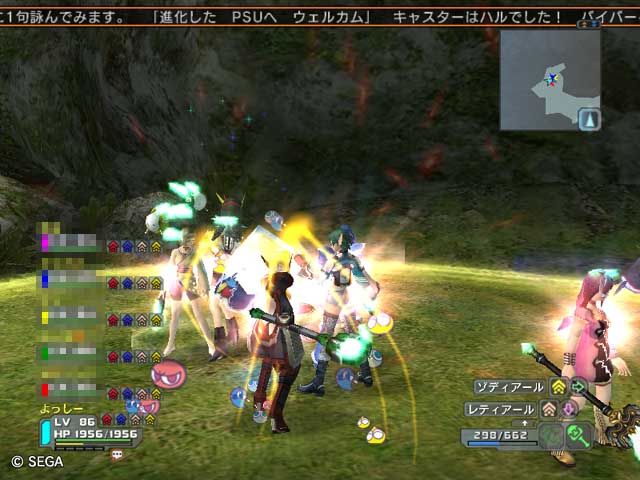Screen dimensions: 640x480
Task: Select the party member with magenta marker
Action: click(72, 243)
